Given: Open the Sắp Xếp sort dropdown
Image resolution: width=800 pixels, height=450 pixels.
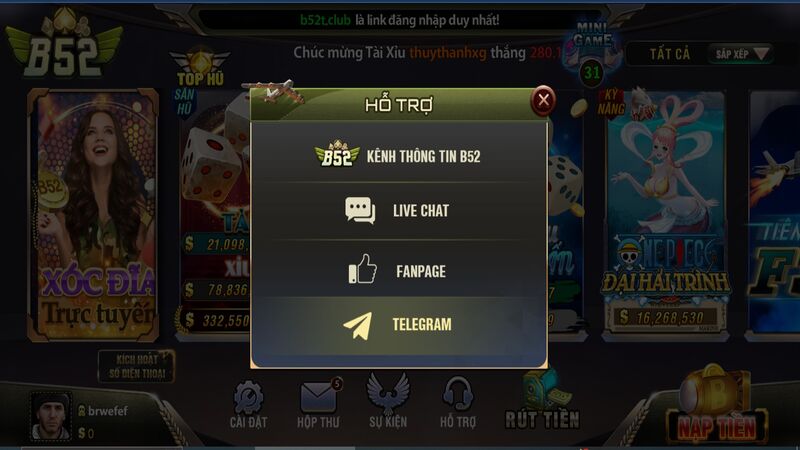Looking at the screenshot, I should pos(742,54).
